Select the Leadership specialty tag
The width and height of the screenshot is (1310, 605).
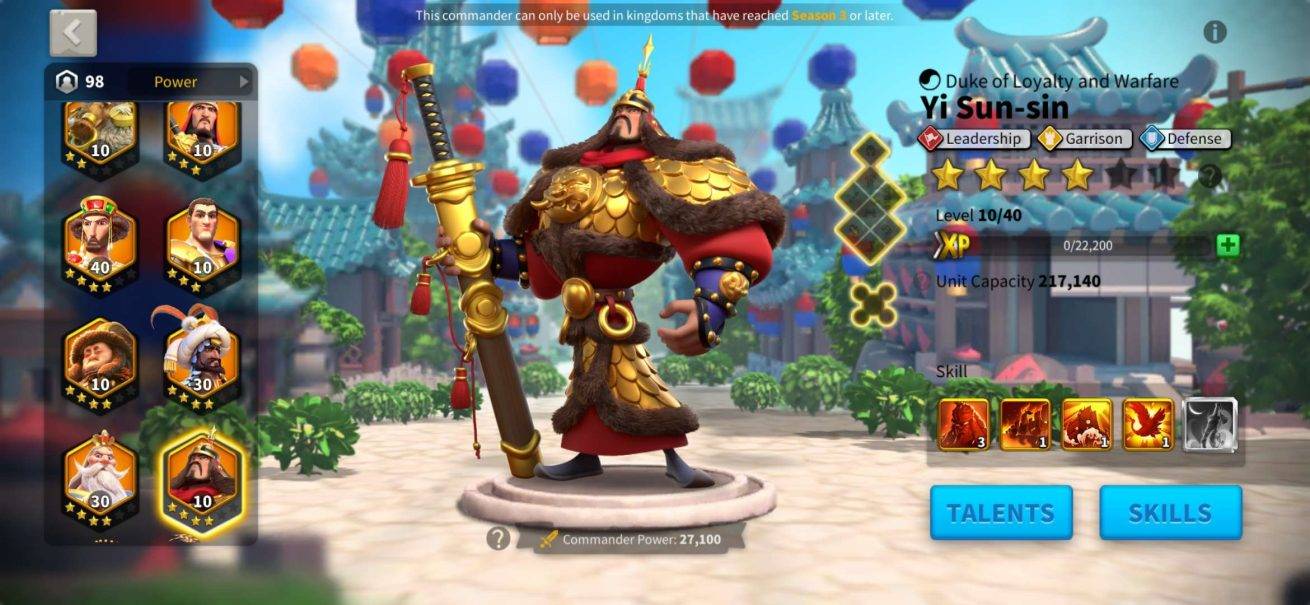click(974, 139)
